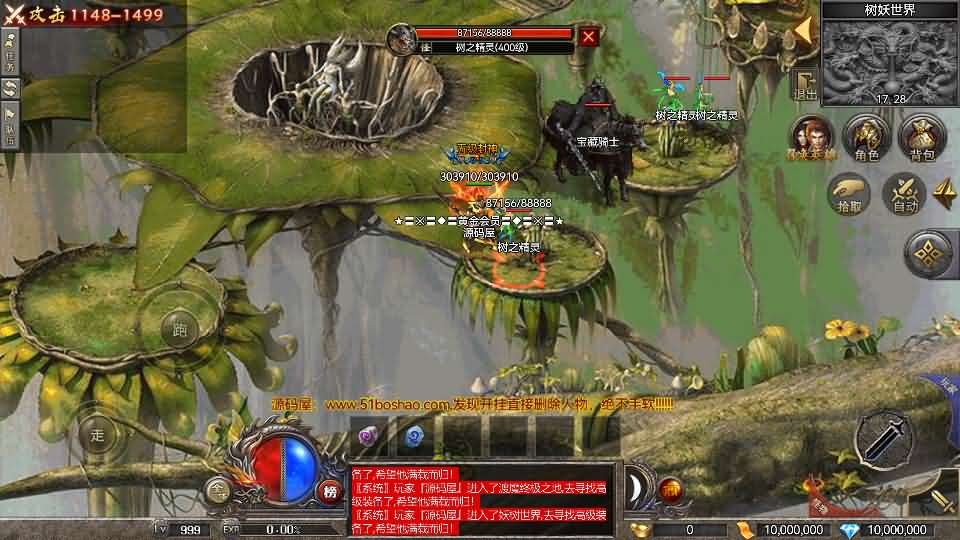
Task: Toggle the 走 walk button
Action: [97, 434]
